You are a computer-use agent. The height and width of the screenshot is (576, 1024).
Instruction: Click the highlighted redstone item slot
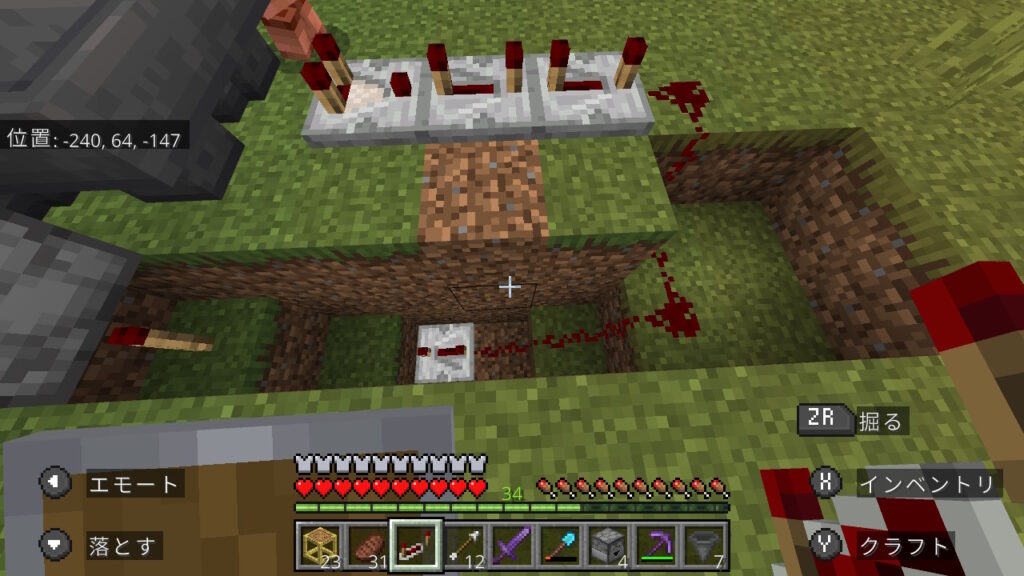tap(415, 545)
